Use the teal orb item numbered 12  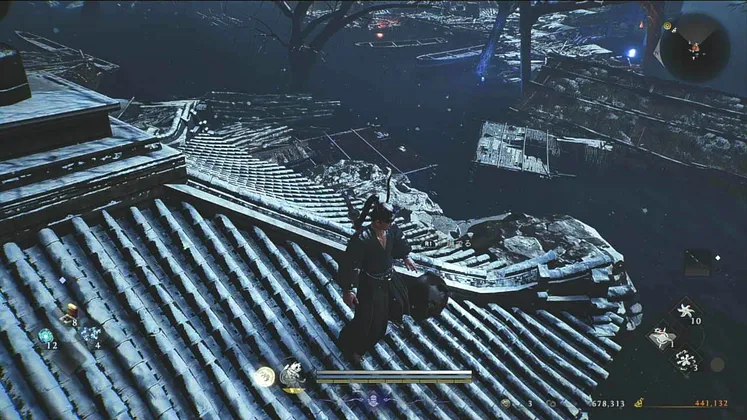tap(46, 336)
